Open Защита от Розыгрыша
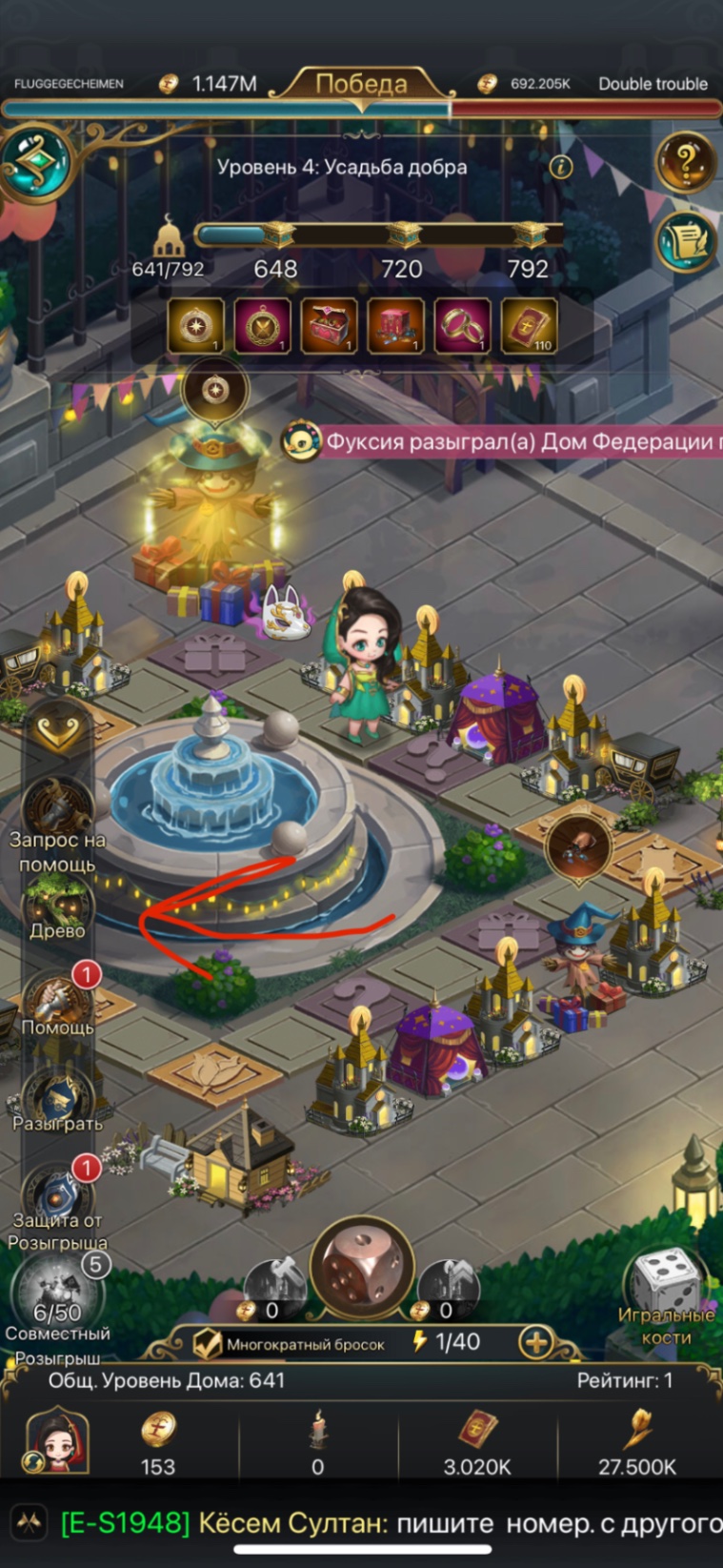 click(57, 1196)
